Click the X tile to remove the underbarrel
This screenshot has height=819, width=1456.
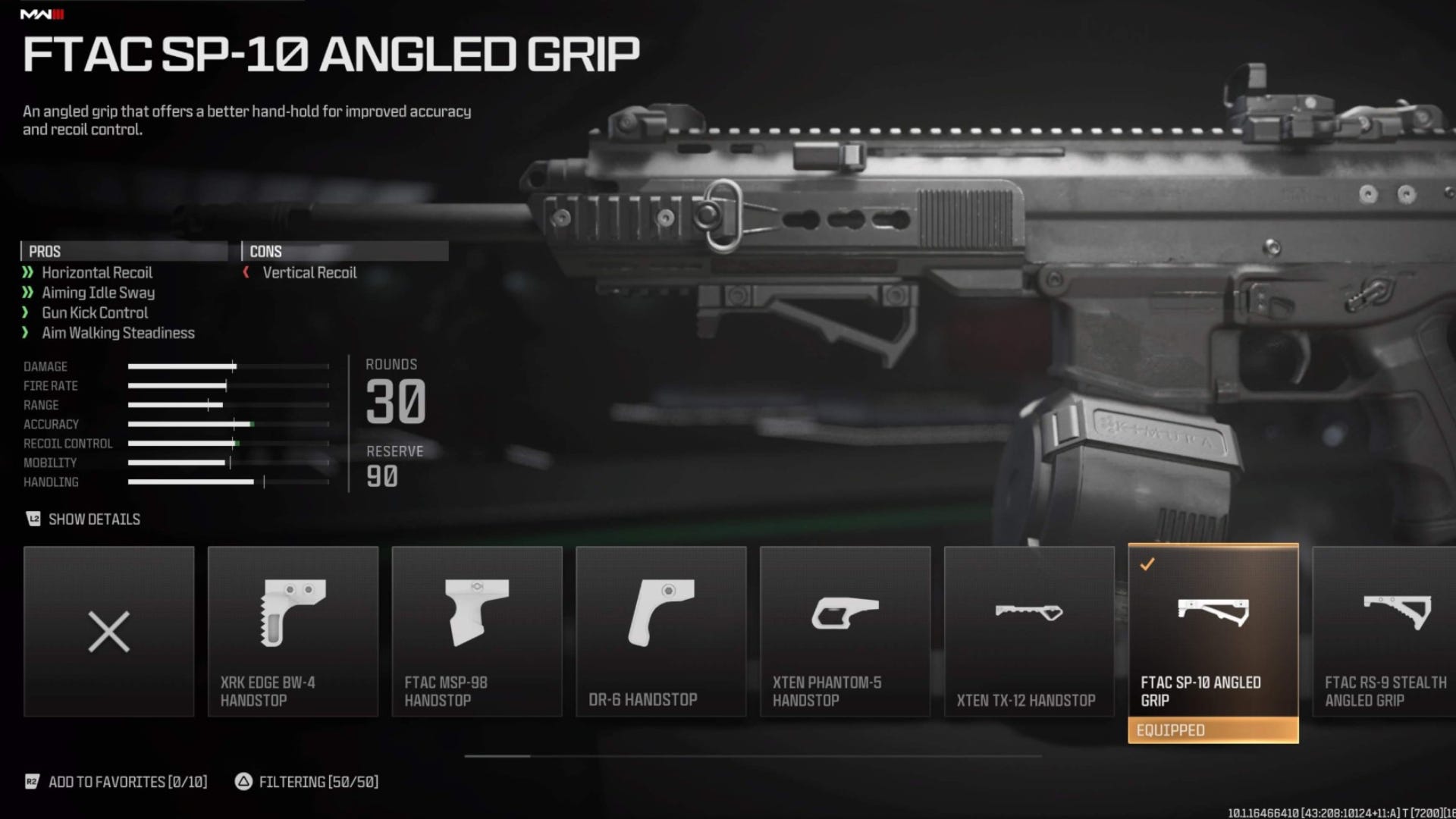click(108, 631)
